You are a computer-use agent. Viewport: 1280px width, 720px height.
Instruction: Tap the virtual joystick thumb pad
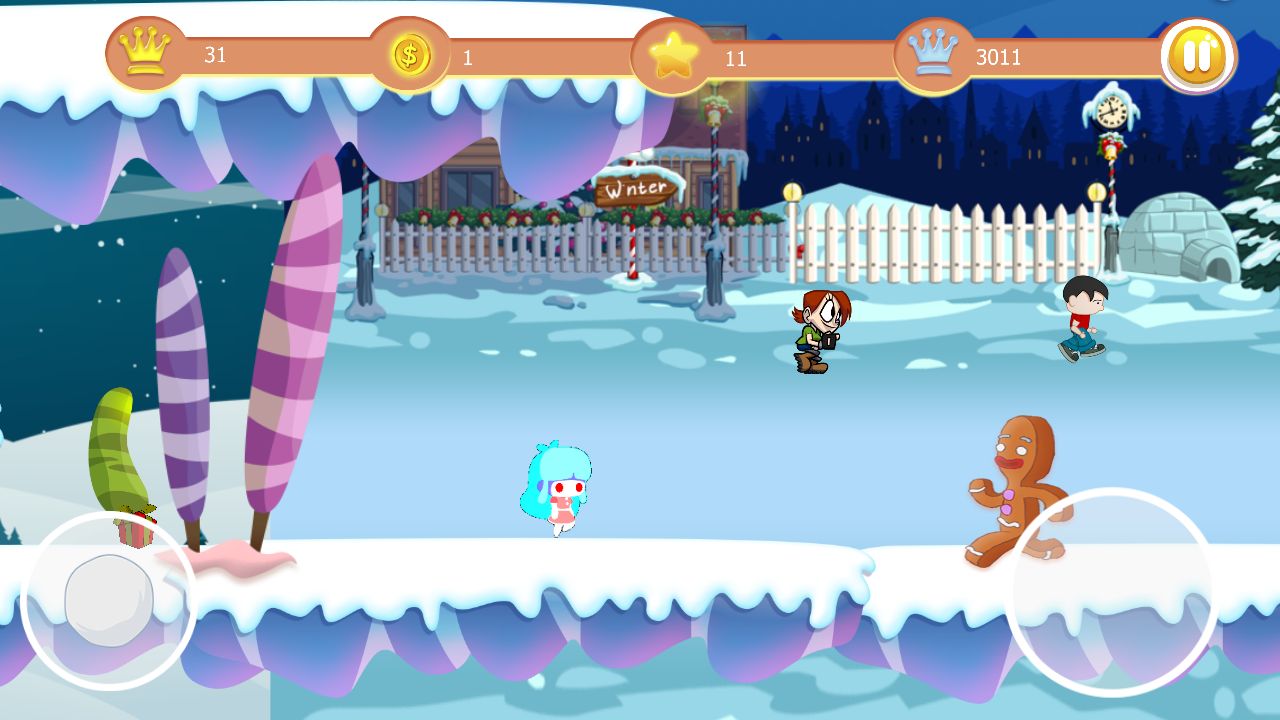108,600
